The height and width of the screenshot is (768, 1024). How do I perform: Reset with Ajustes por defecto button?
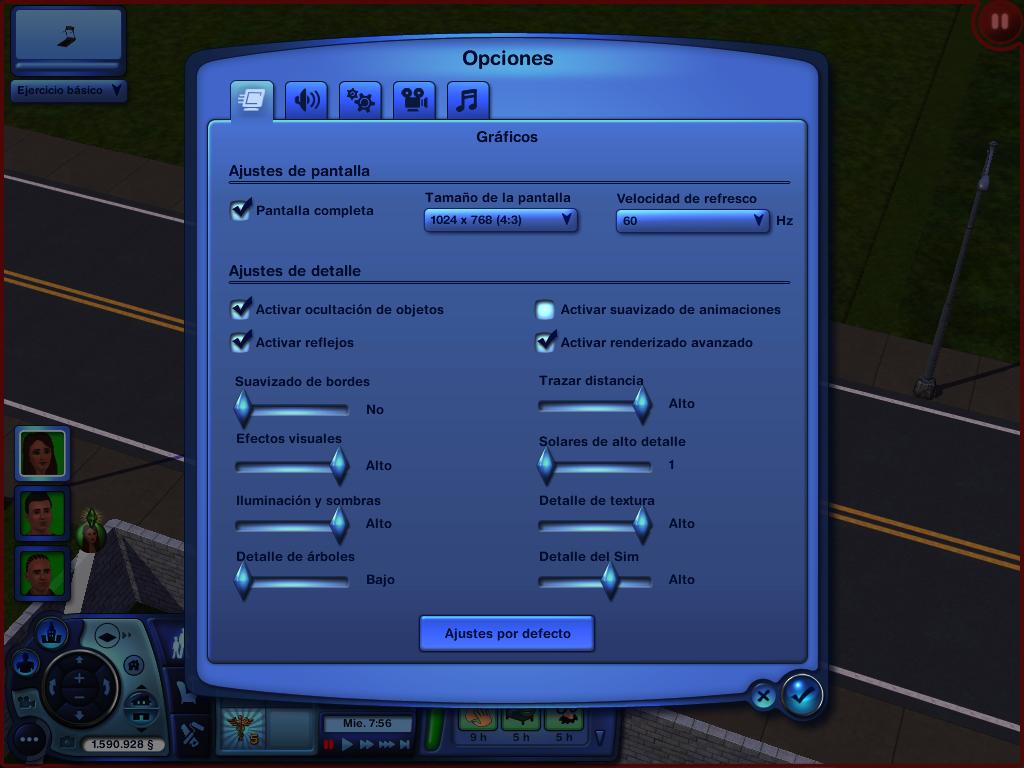pyautogui.click(x=507, y=633)
